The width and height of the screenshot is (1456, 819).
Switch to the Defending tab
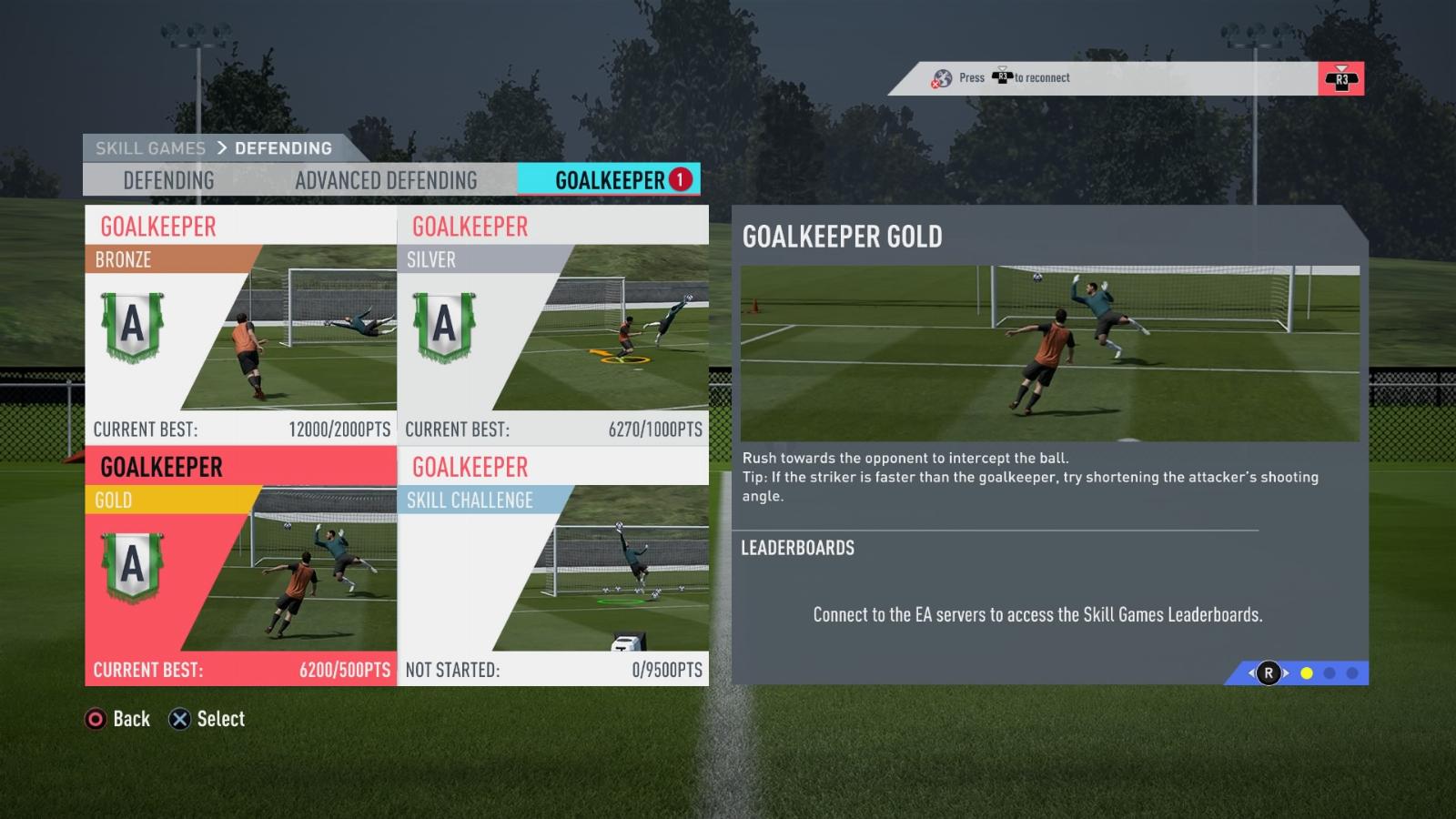tap(168, 180)
